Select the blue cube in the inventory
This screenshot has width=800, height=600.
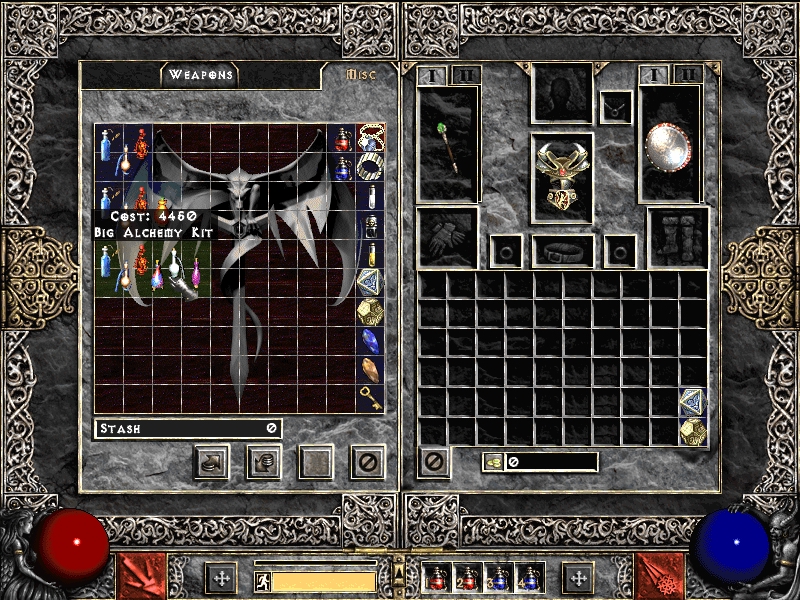693,402
